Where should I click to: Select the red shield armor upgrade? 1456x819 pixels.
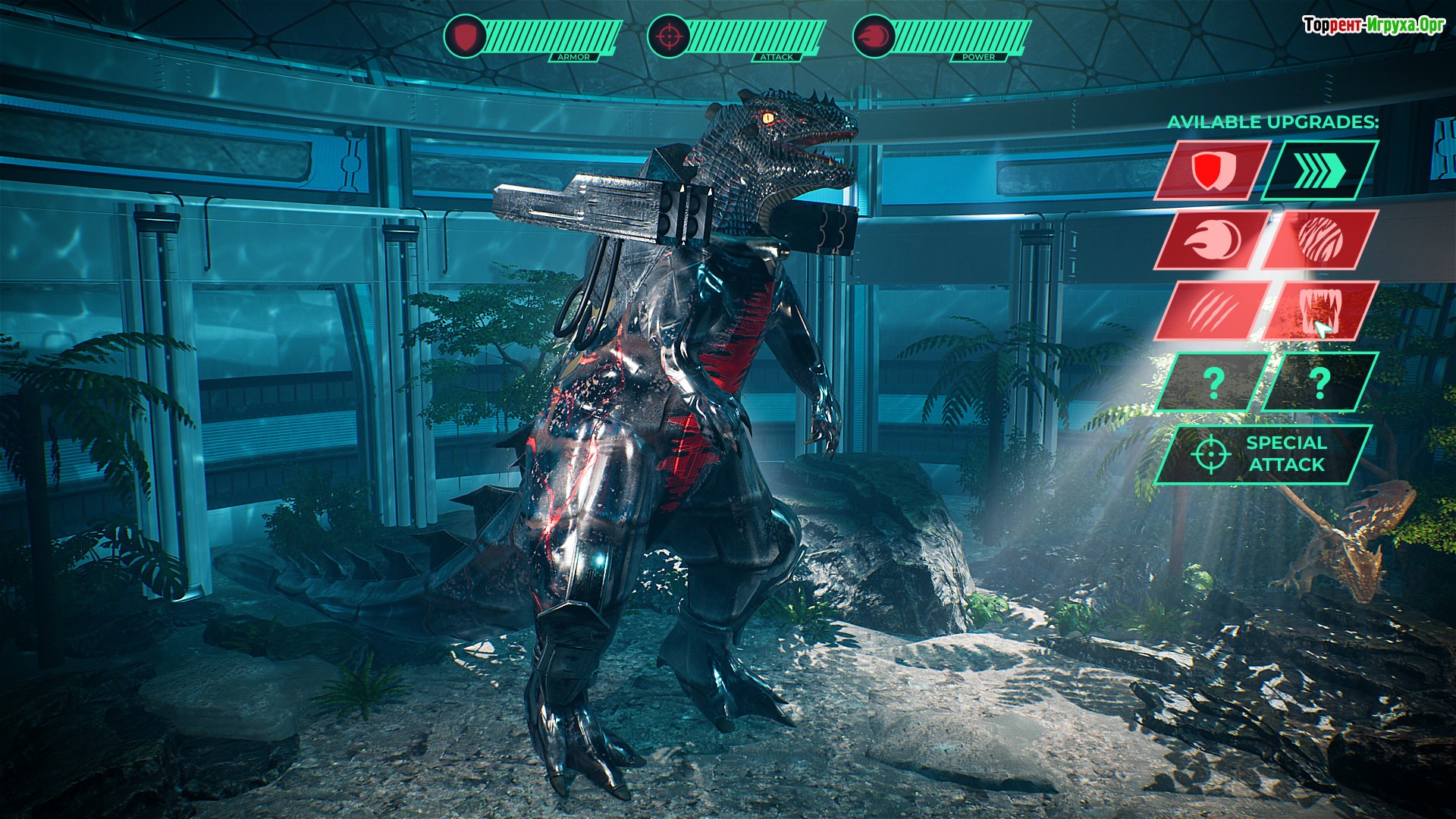pyautogui.click(x=1212, y=170)
